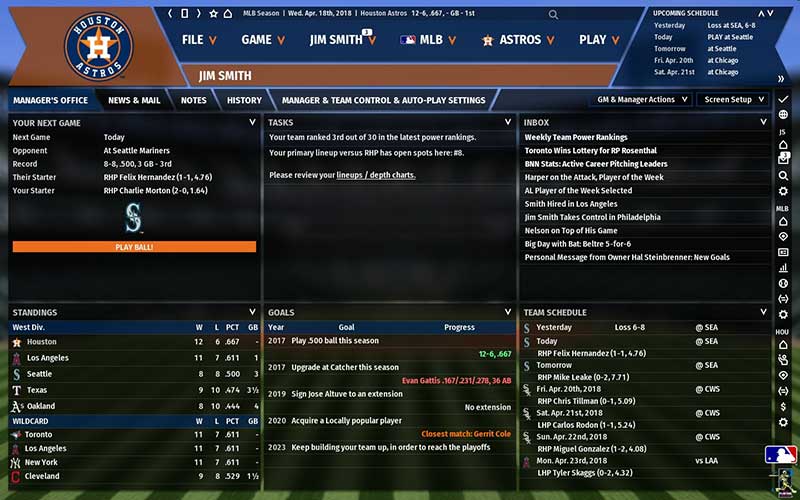Select Houston in the standings table
Screen dimensions: 800x500
pos(42,342)
